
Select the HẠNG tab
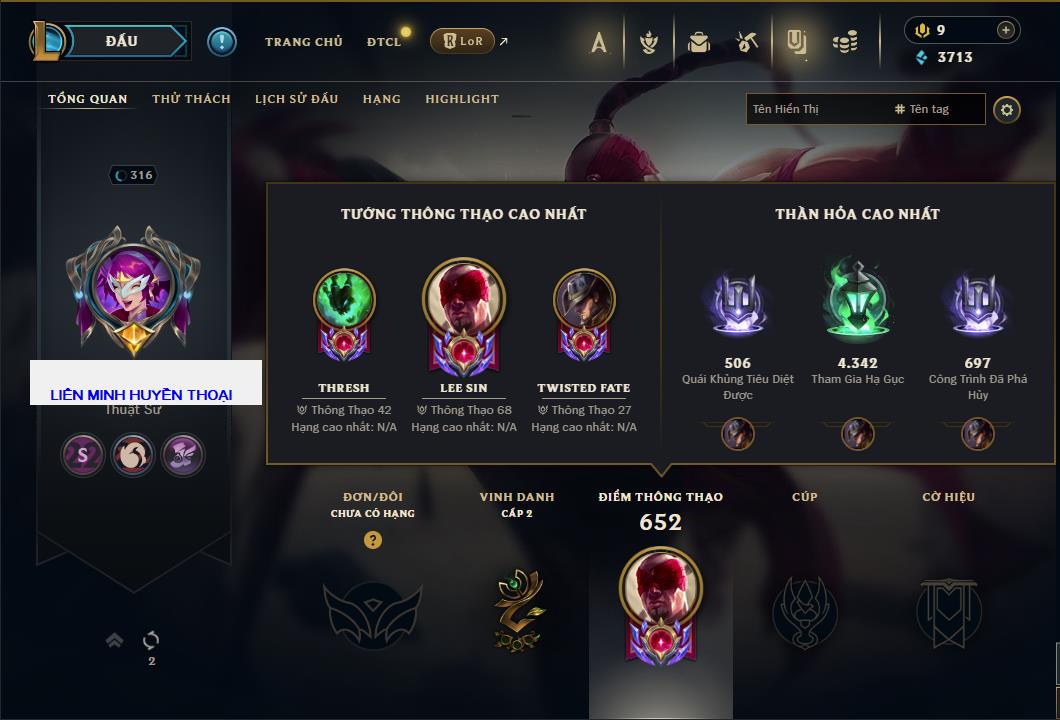382,99
